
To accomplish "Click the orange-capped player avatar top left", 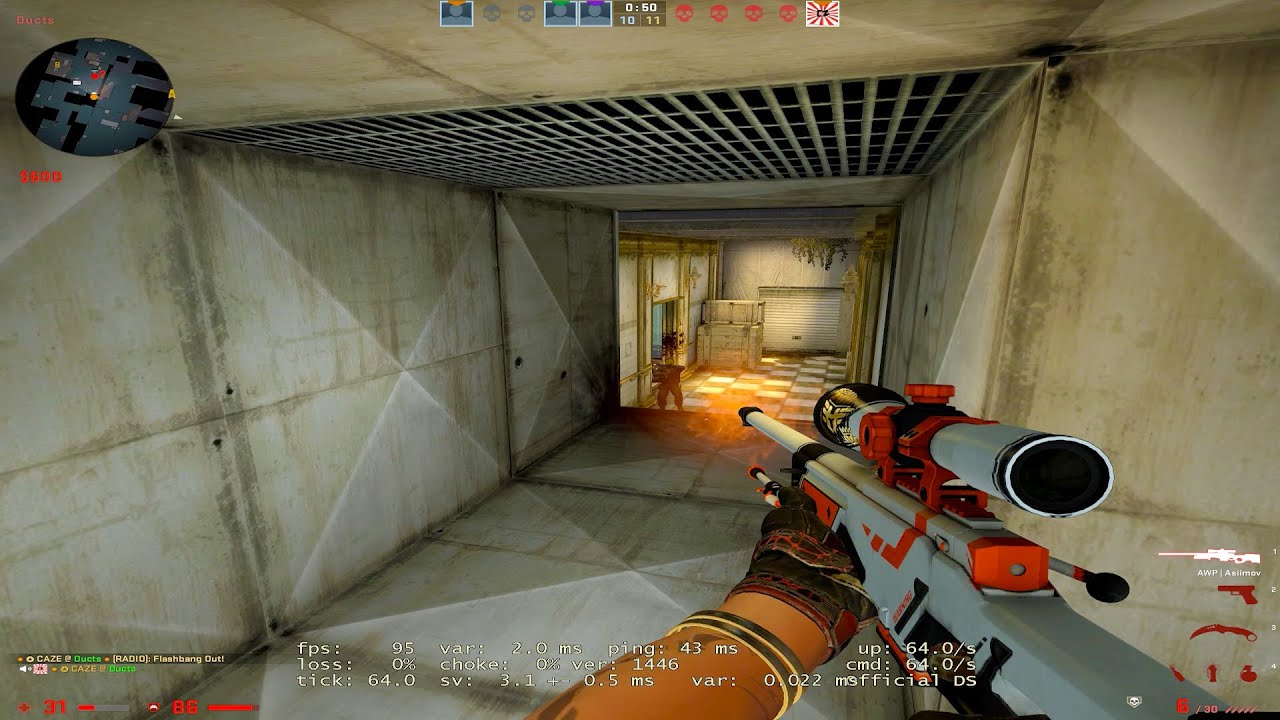I will click(455, 14).
